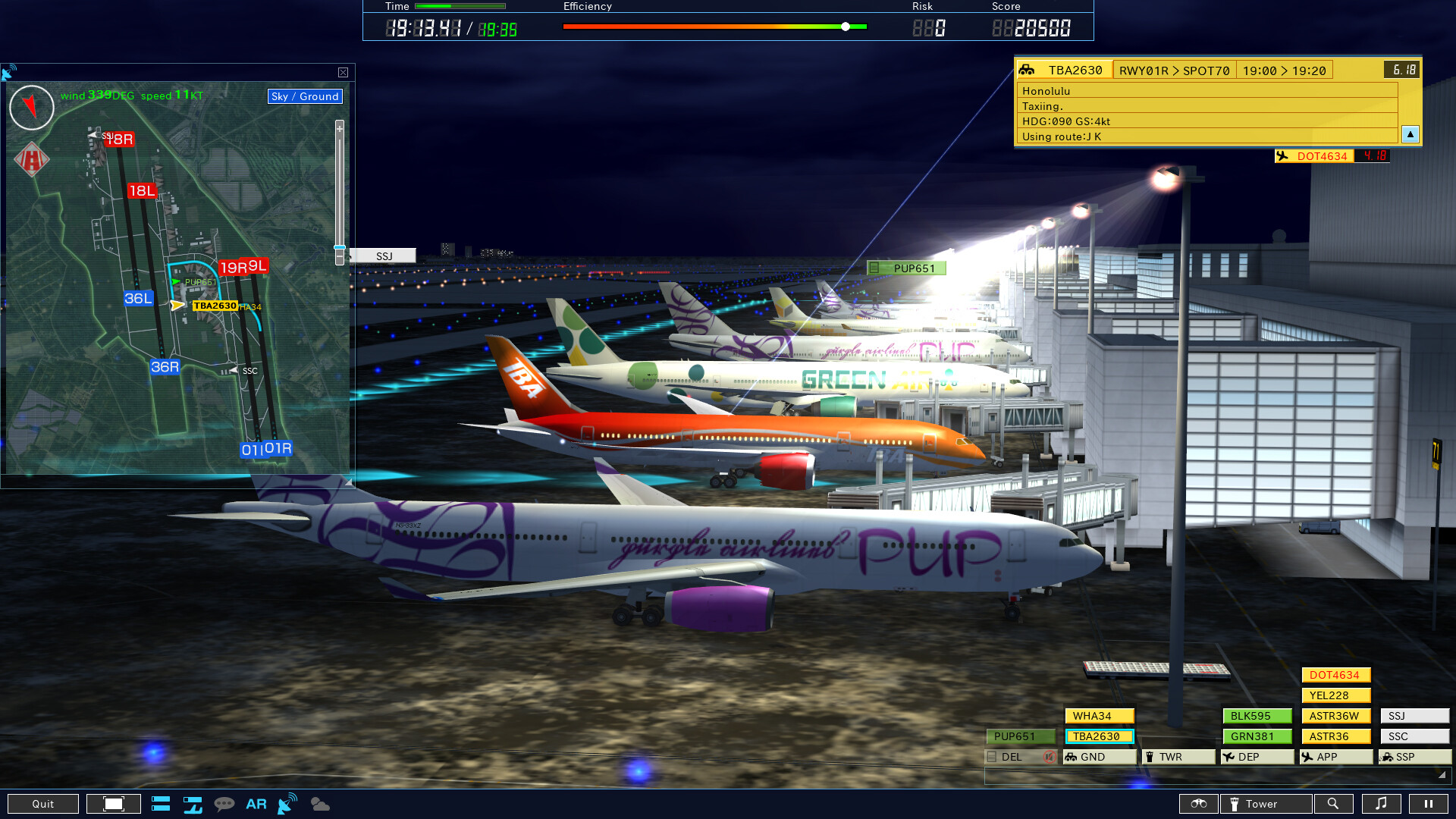Select the binoculars view icon
This screenshot has width=1456, height=819.
pos(1200,804)
